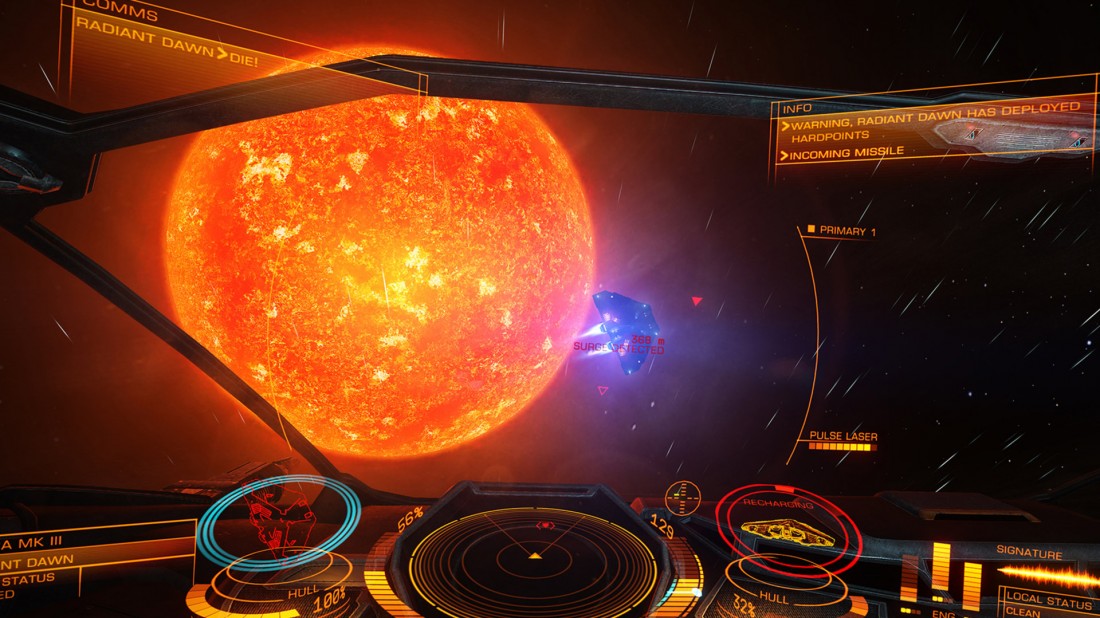The width and height of the screenshot is (1100, 618).
Task: Open the Info panel
Action: point(797,108)
